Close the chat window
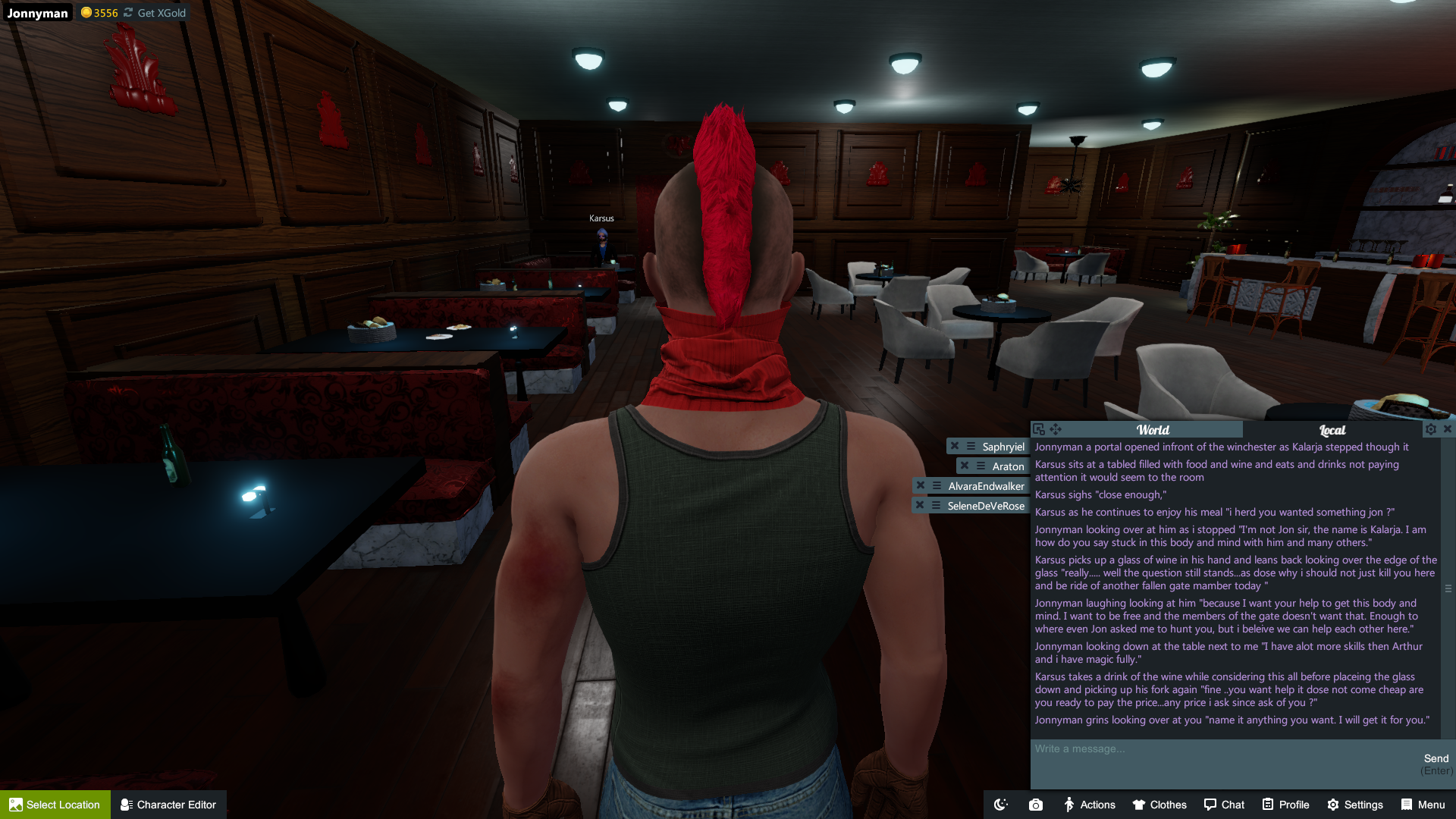 point(1448,429)
